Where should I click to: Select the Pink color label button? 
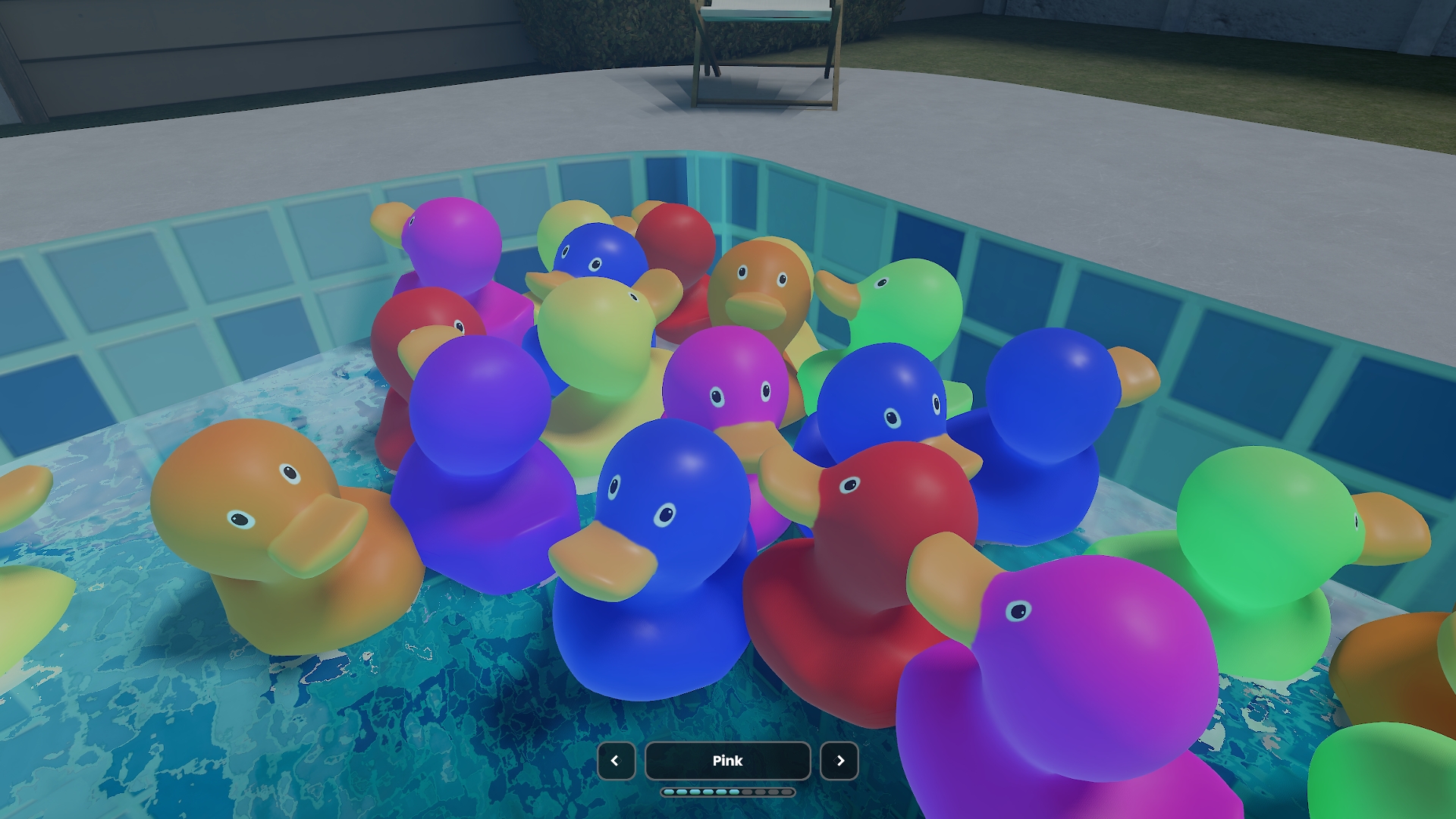(727, 761)
